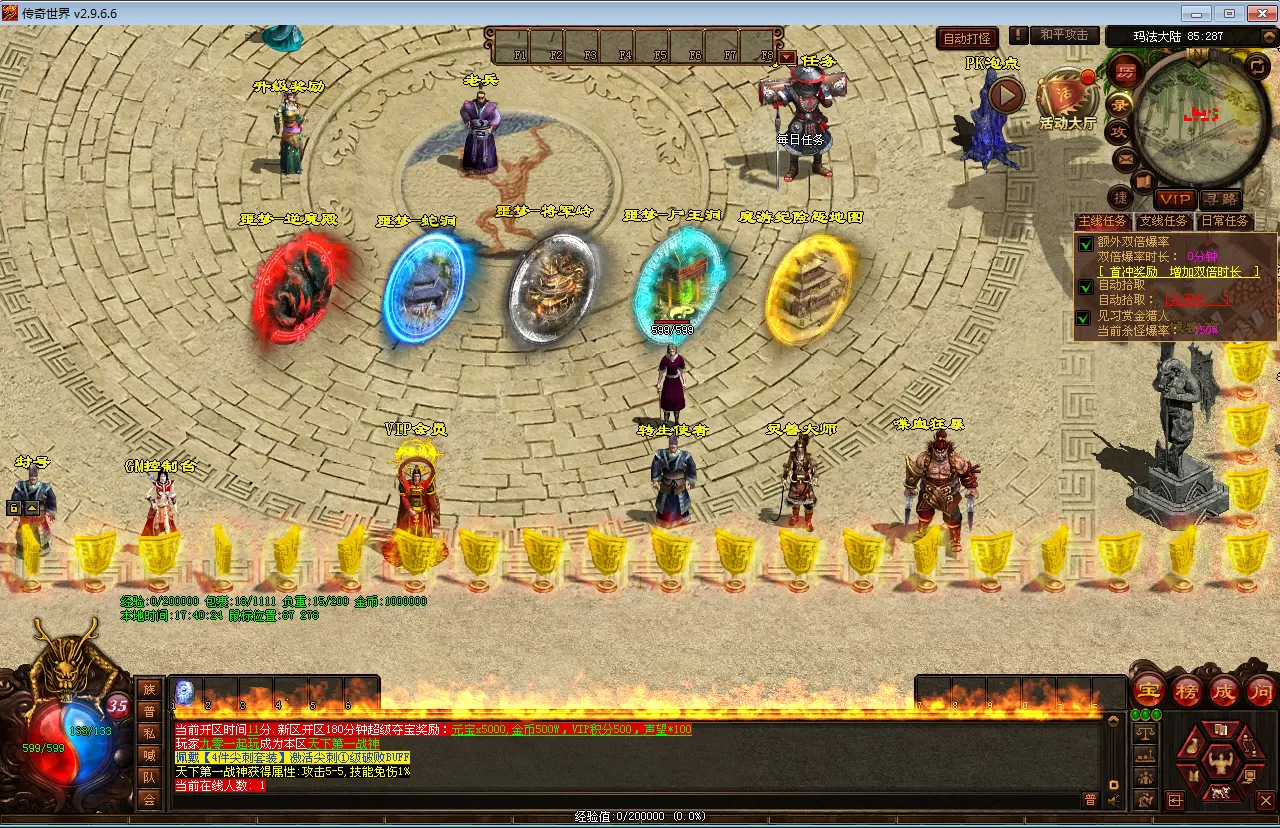Toggle the 额外双倍爆率 checkbox
The height and width of the screenshot is (828, 1280).
tap(1085, 243)
